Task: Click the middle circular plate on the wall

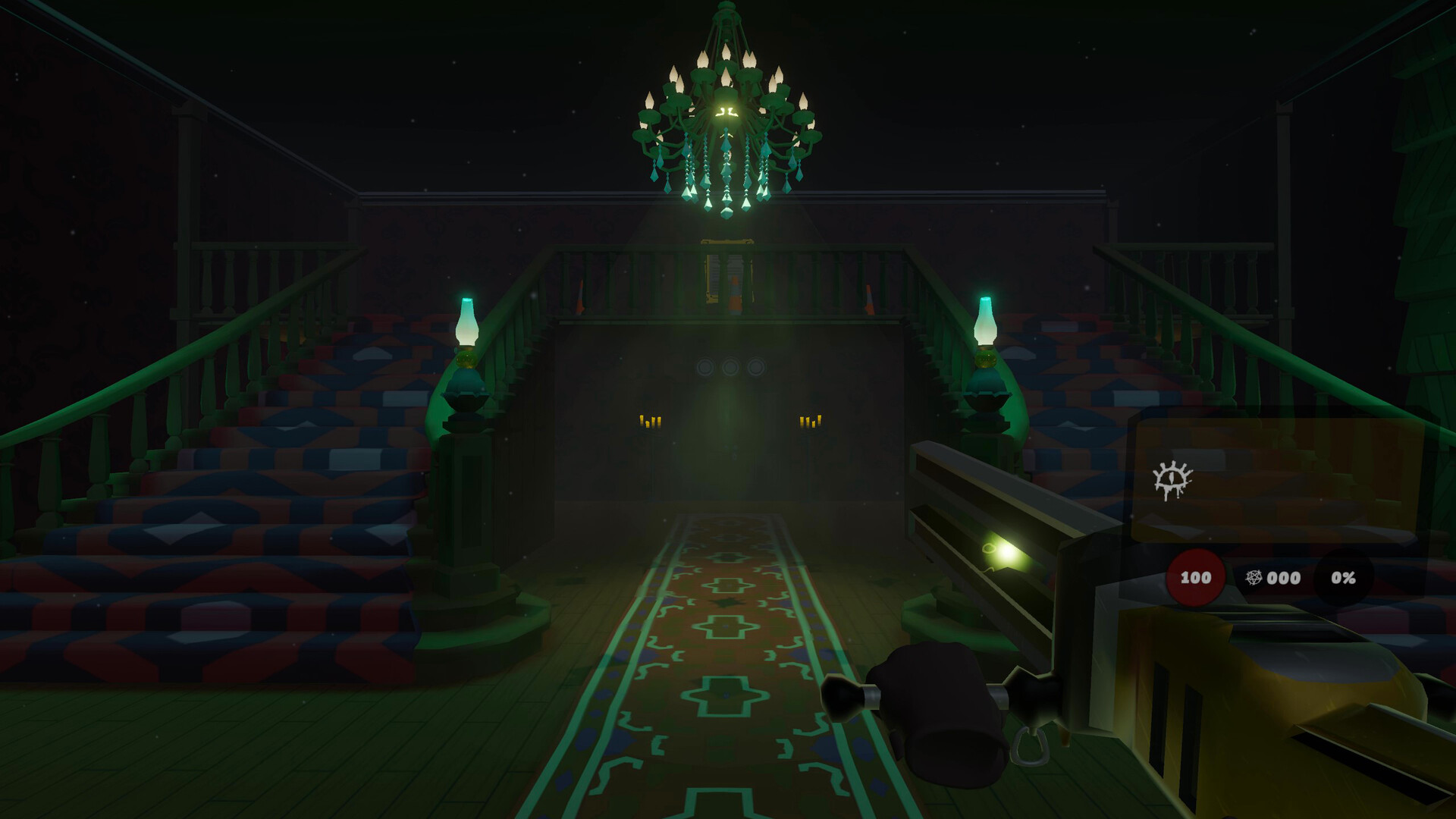Action: pos(732,365)
